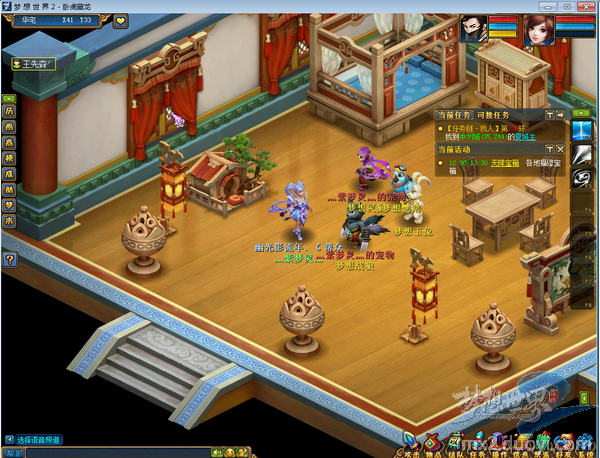Image resolution: width=600 pixels, height=458 pixels.
Task: Open the question mark help button
Action: [9, 260]
